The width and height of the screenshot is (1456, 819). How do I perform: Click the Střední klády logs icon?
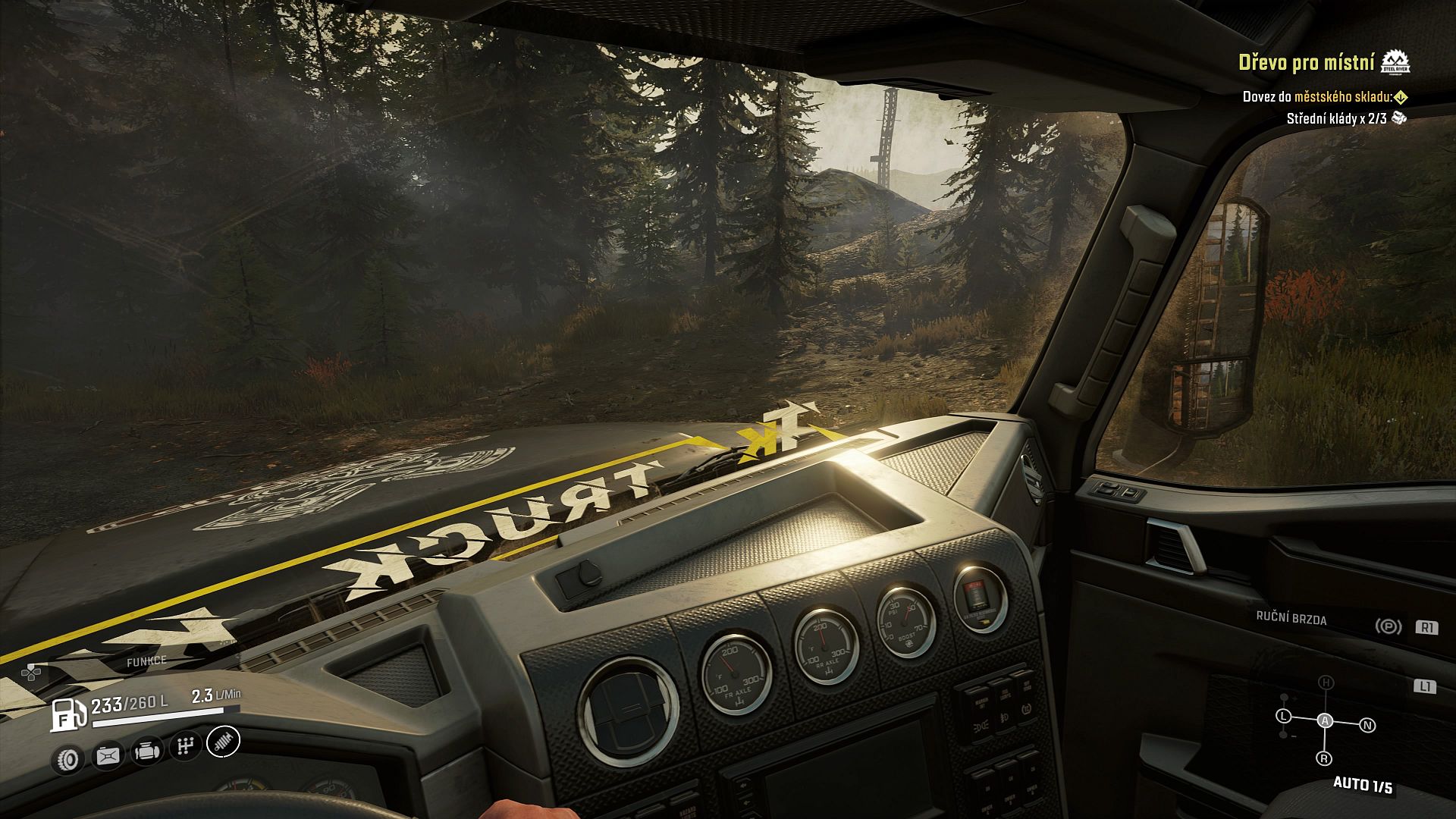click(1400, 118)
